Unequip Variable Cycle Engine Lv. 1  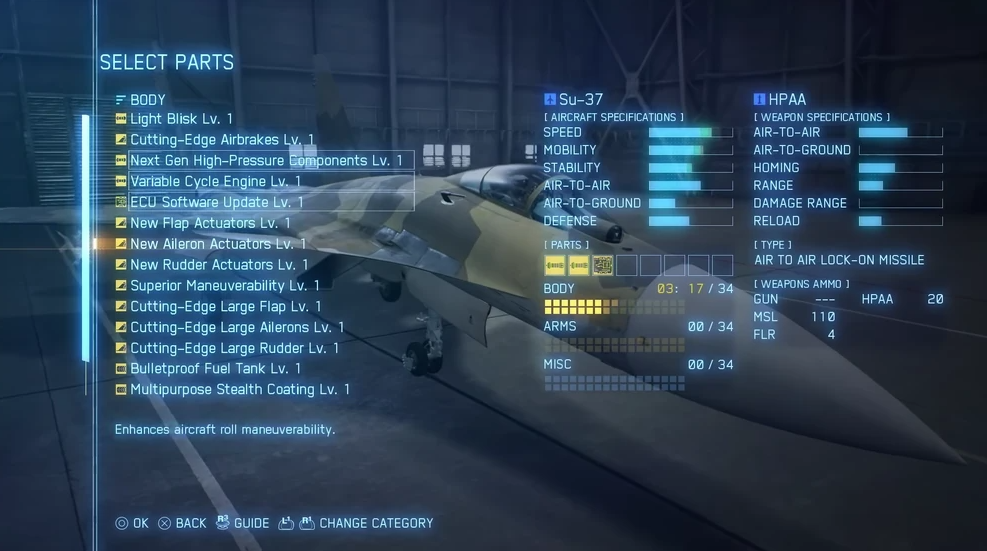coord(215,182)
